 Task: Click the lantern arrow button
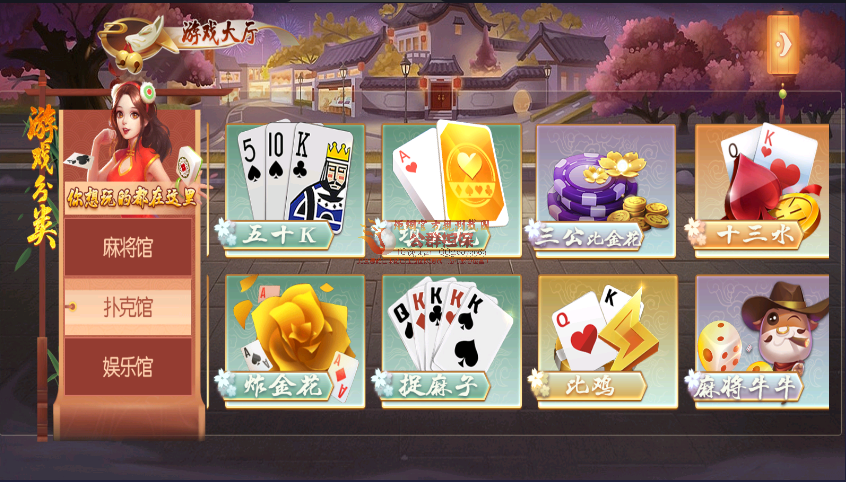point(783,44)
